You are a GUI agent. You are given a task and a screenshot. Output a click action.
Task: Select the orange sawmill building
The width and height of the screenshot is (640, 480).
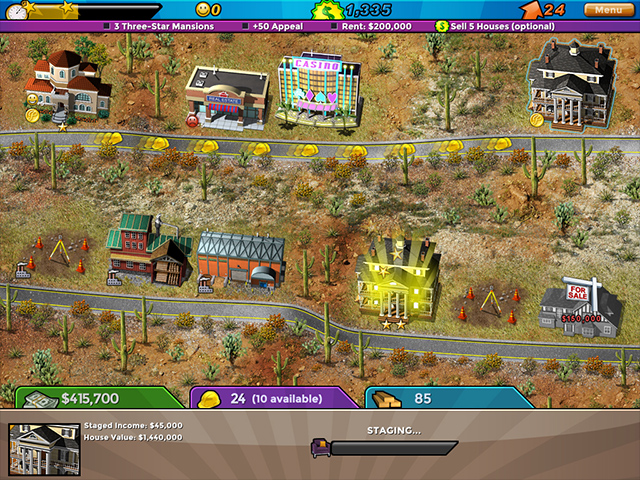[x=240, y=260]
